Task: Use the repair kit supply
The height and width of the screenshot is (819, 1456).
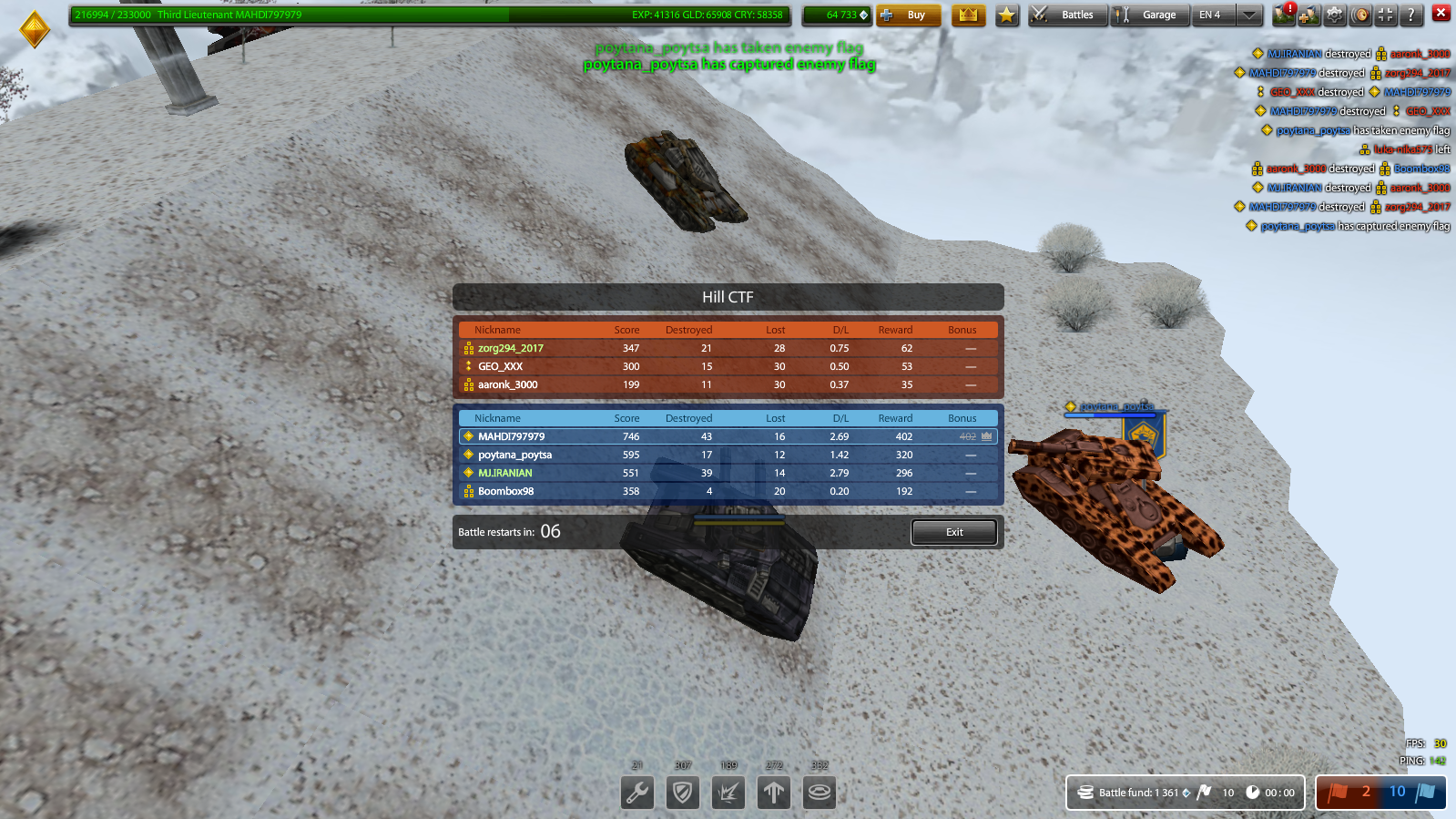Action: click(x=636, y=793)
